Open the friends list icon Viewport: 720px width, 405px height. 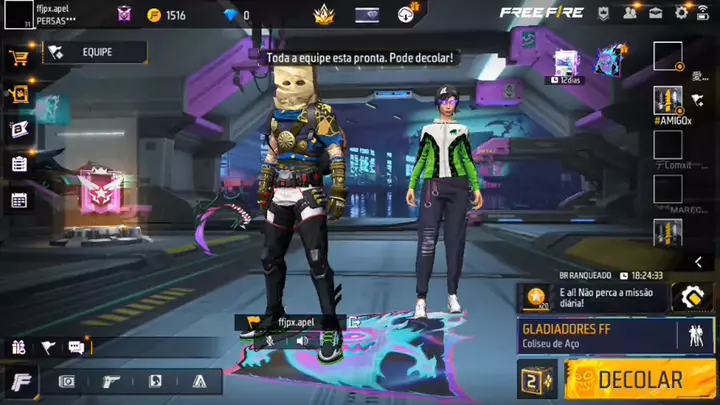tap(631, 13)
